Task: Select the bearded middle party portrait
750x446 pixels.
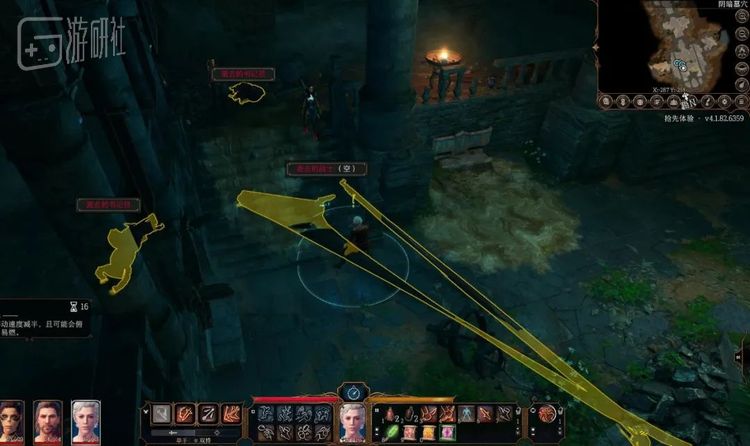Action: click(x=48, y=421)
